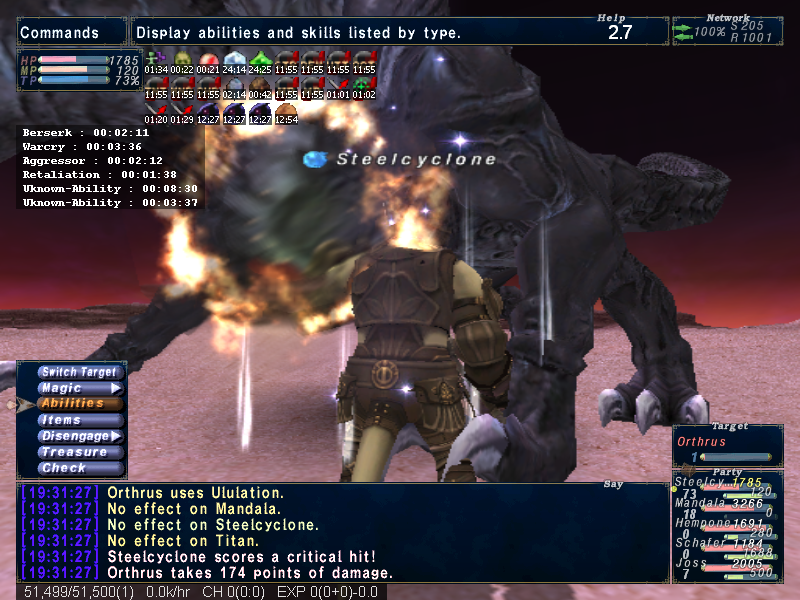Click the olive skull status icon
The height and width of the screenshot is (600, 800).
pyautogui.click(x=182, y=58)
